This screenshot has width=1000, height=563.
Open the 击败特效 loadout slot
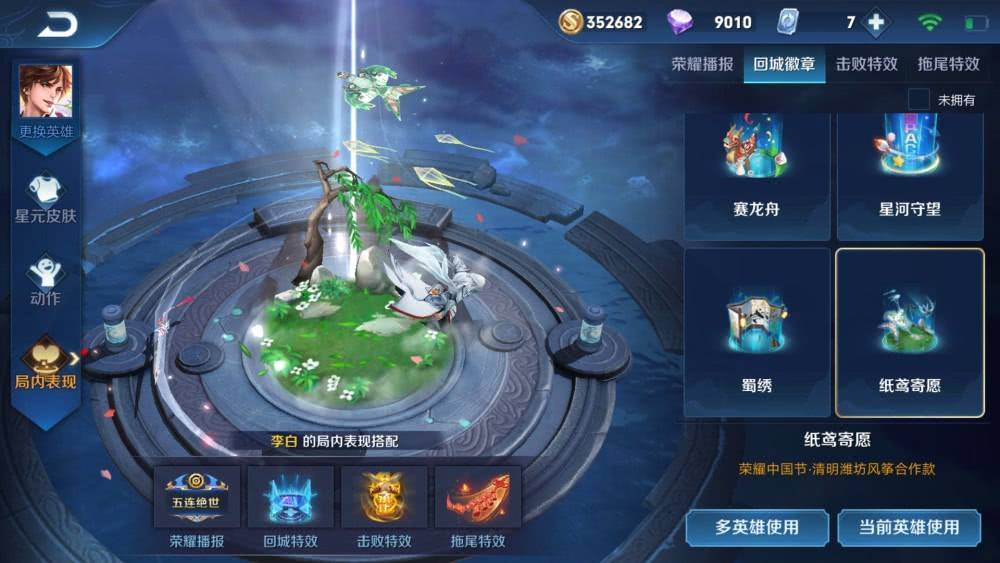pyautogui.click(x=384, y=498)
